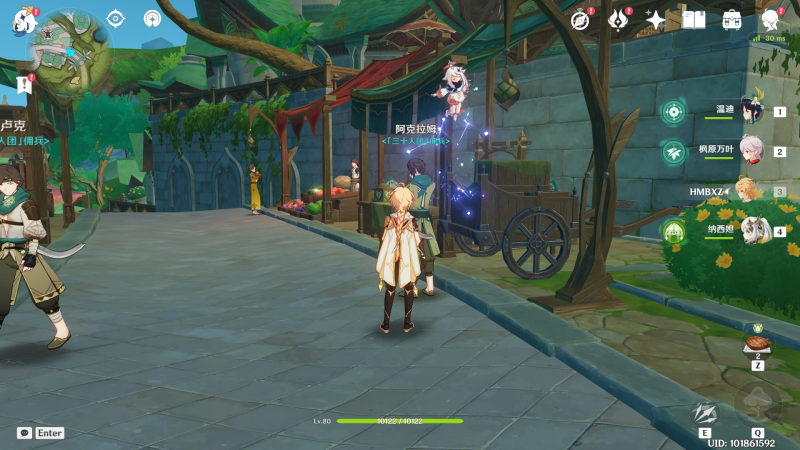Activate the elemental skill icon
Screen dimensions: 800x450
[705, 413]
